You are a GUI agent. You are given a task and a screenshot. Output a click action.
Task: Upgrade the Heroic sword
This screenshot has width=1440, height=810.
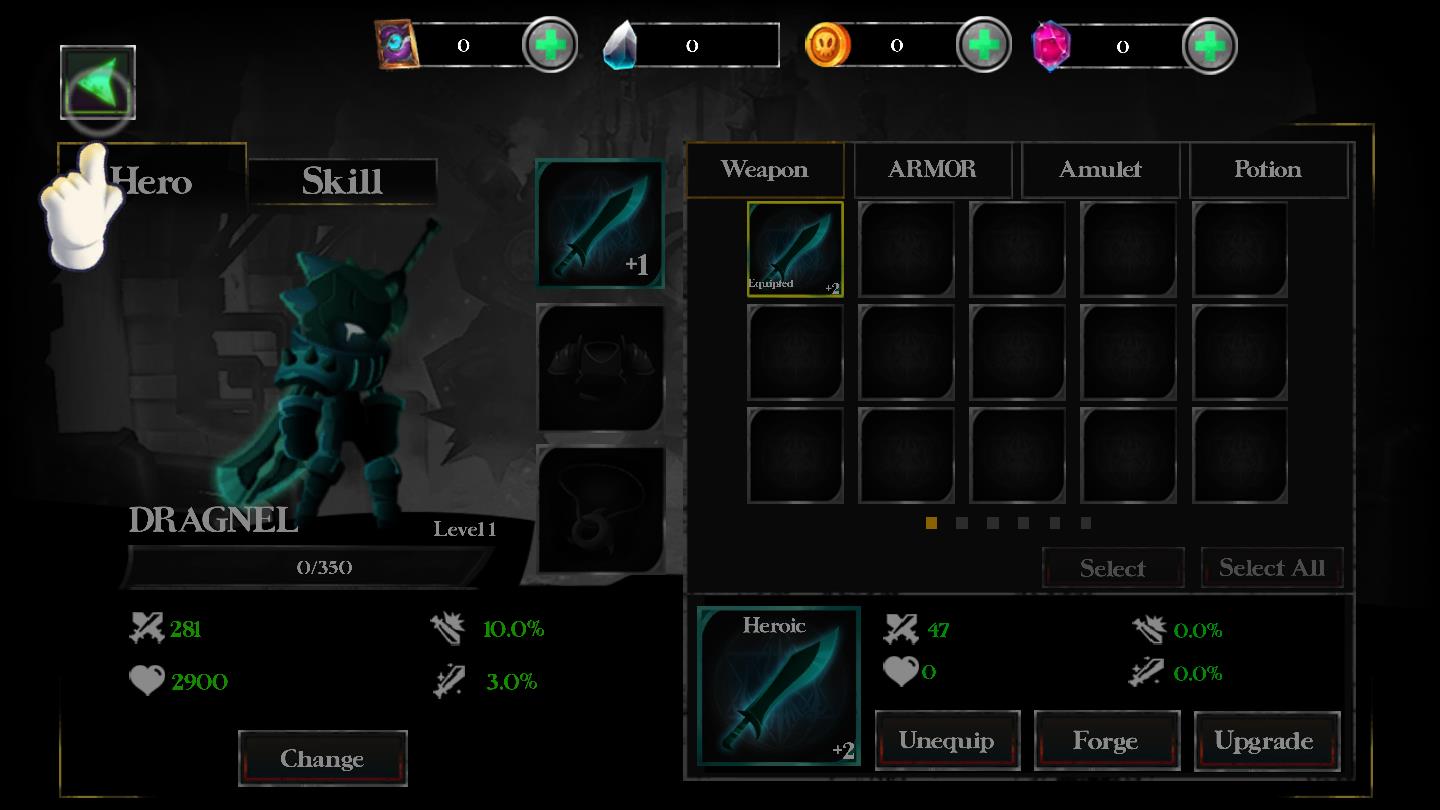pos(1265,741)
